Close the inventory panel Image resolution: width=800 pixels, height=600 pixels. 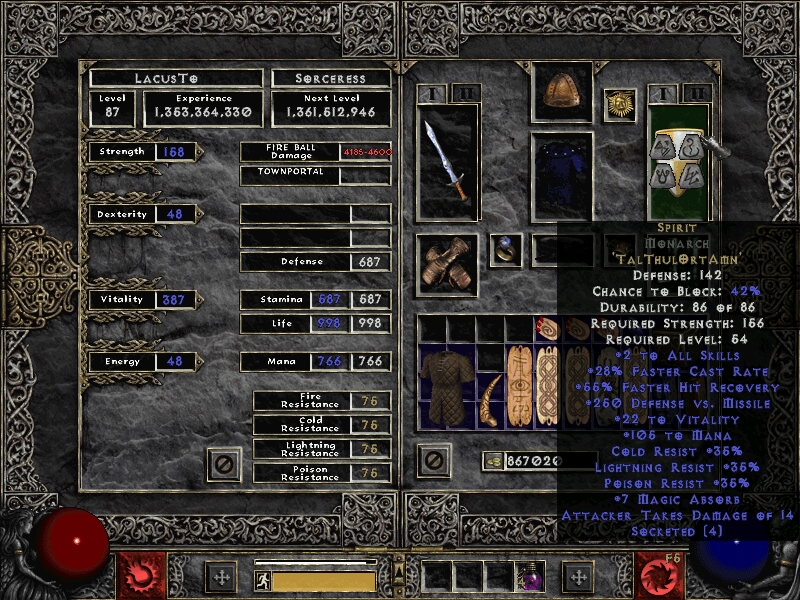[433, 461]
